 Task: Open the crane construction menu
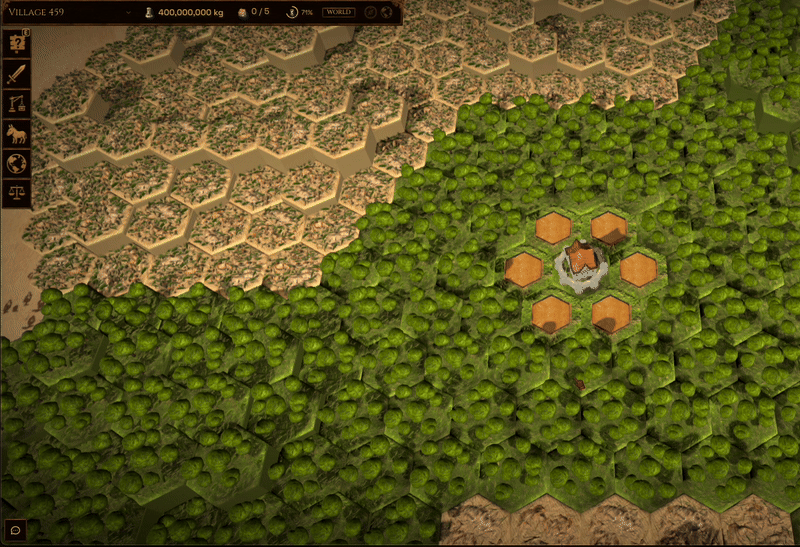pos(17,104)
